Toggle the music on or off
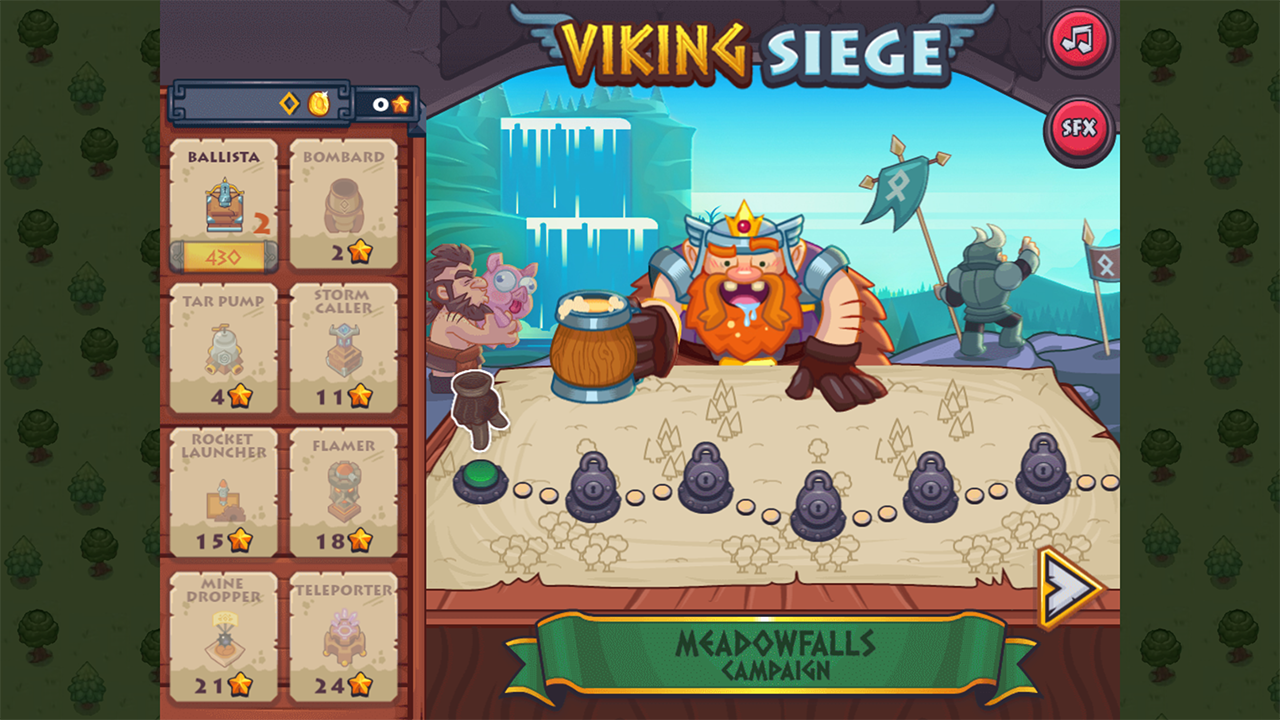Viewport: 1280px width, 720px height. 1078,42
